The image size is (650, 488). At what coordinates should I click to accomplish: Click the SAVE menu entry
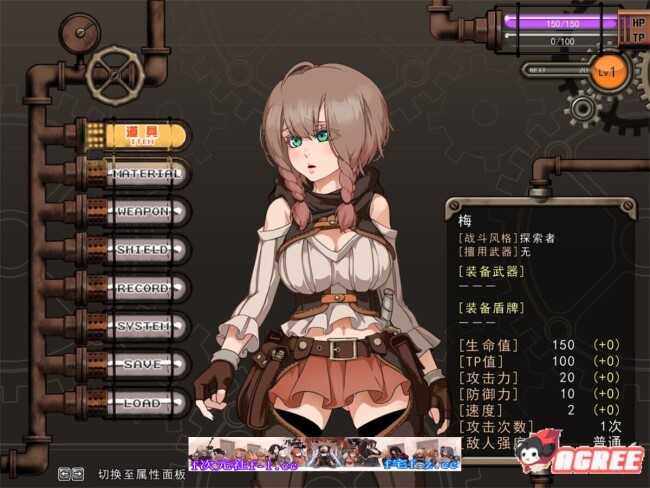(x=146, y=365)
